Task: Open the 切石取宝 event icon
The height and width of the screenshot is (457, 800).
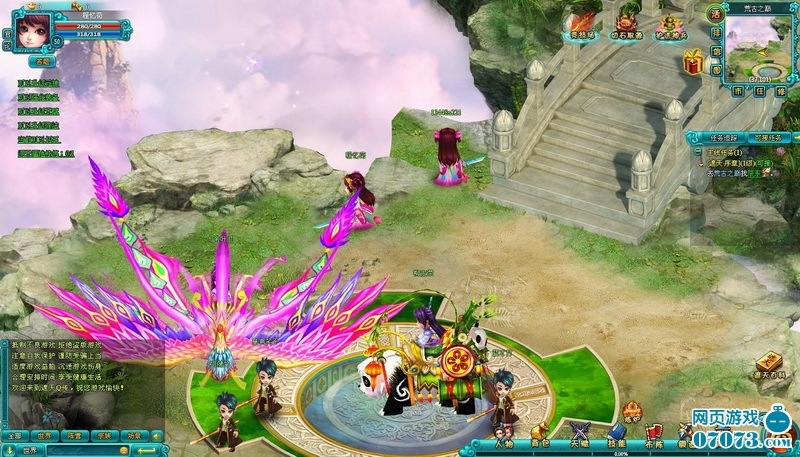Action: point(625,23)
